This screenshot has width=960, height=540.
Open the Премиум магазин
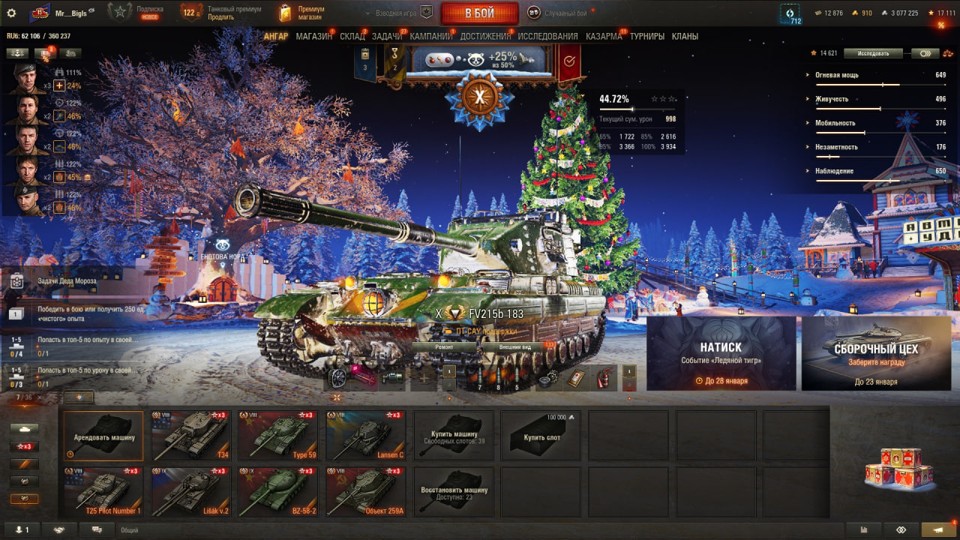tap(301, 13)
